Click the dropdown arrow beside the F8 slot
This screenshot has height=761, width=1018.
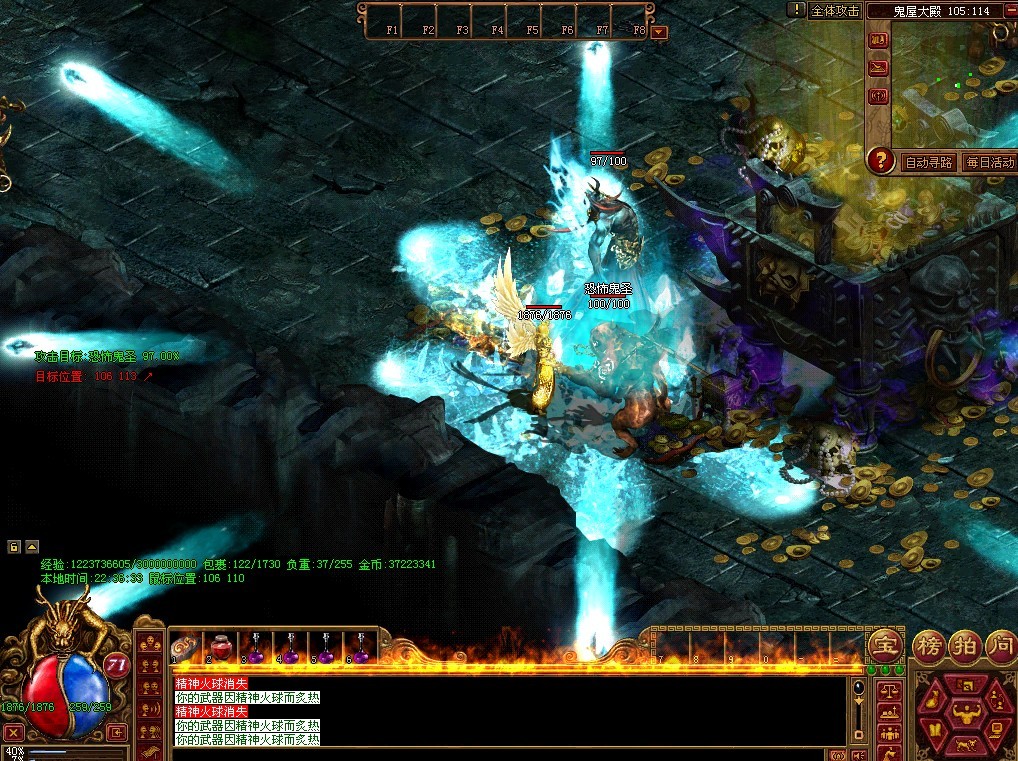[x=658, y=32]
